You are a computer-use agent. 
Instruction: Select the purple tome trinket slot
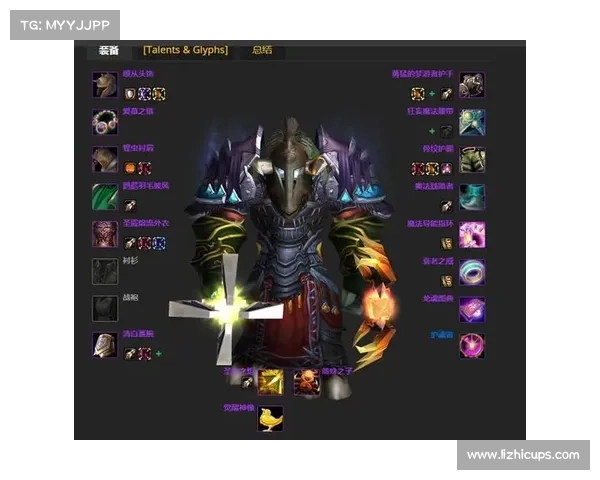click(x=472, y=308)
